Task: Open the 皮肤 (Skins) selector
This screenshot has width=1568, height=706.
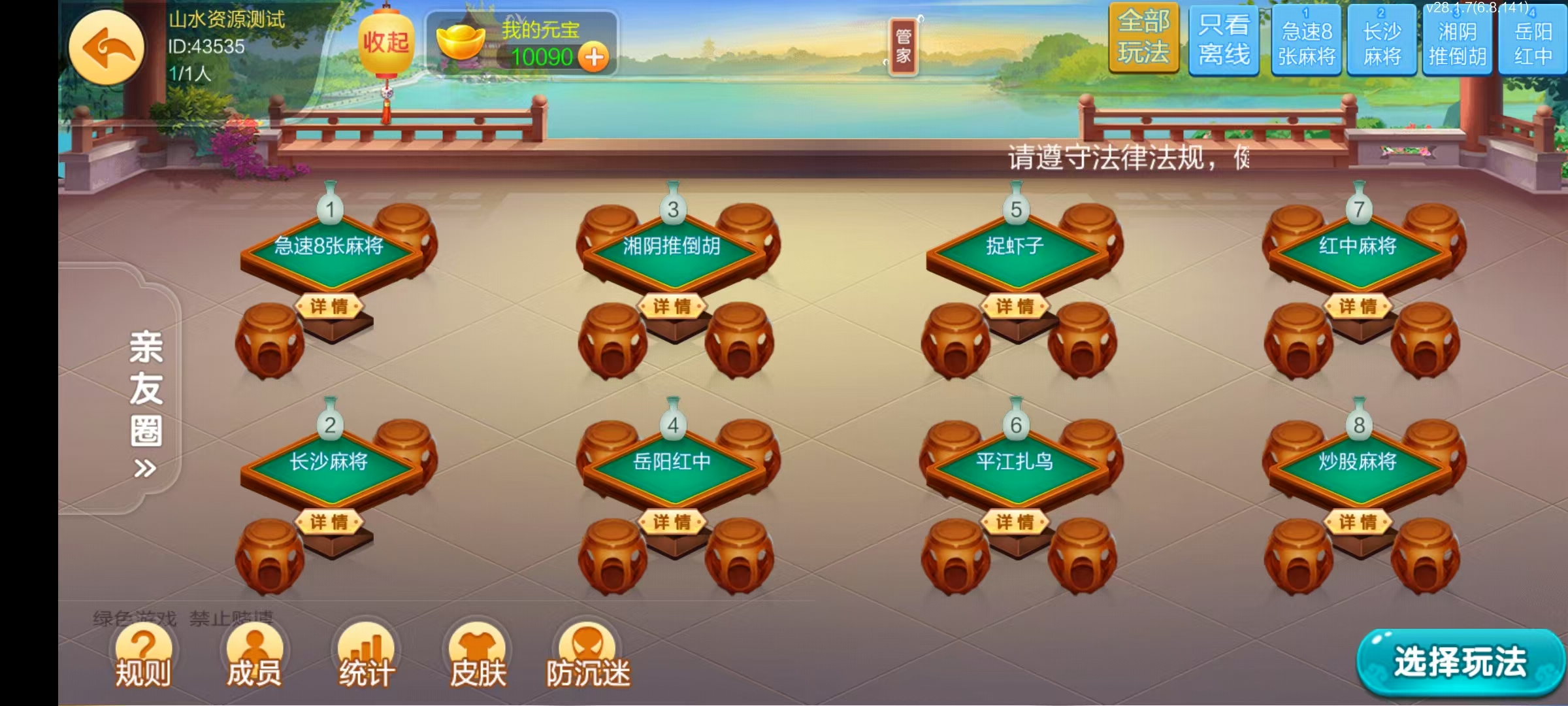Action: click(478, 654)
